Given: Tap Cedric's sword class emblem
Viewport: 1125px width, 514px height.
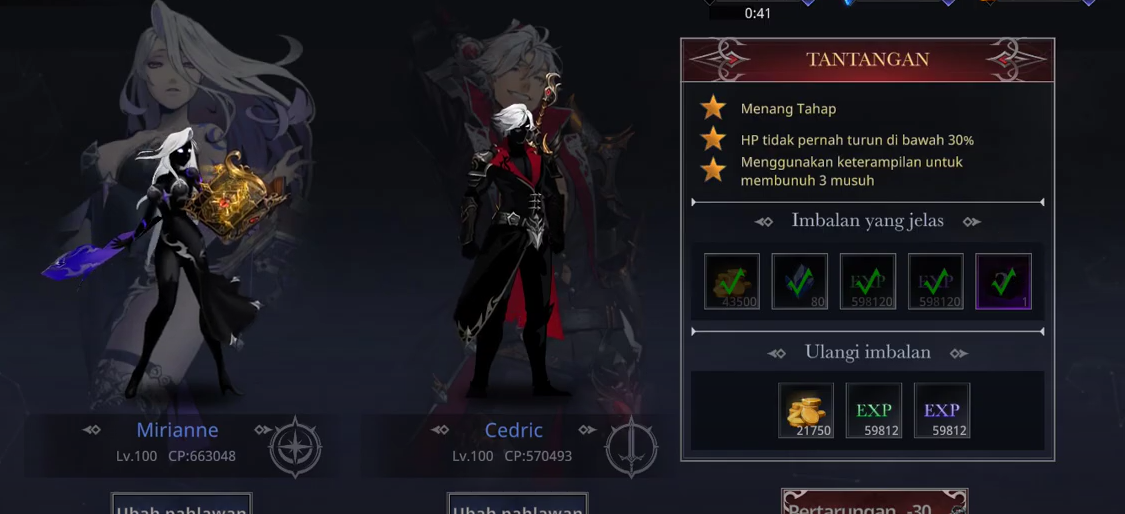Looking at the screenshot, I should 631,447.
